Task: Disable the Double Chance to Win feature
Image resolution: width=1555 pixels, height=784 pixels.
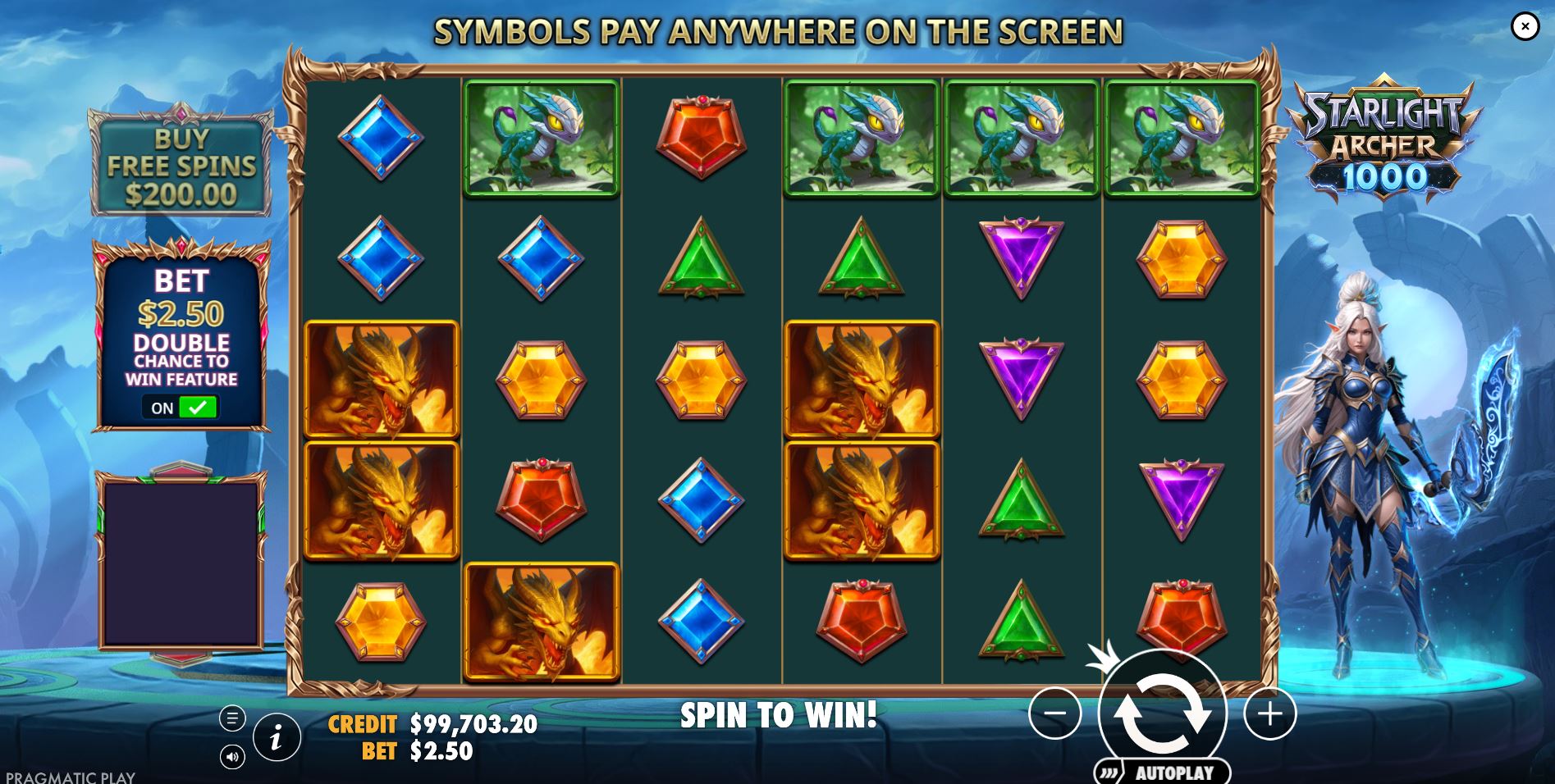Action: click(179, 408)
